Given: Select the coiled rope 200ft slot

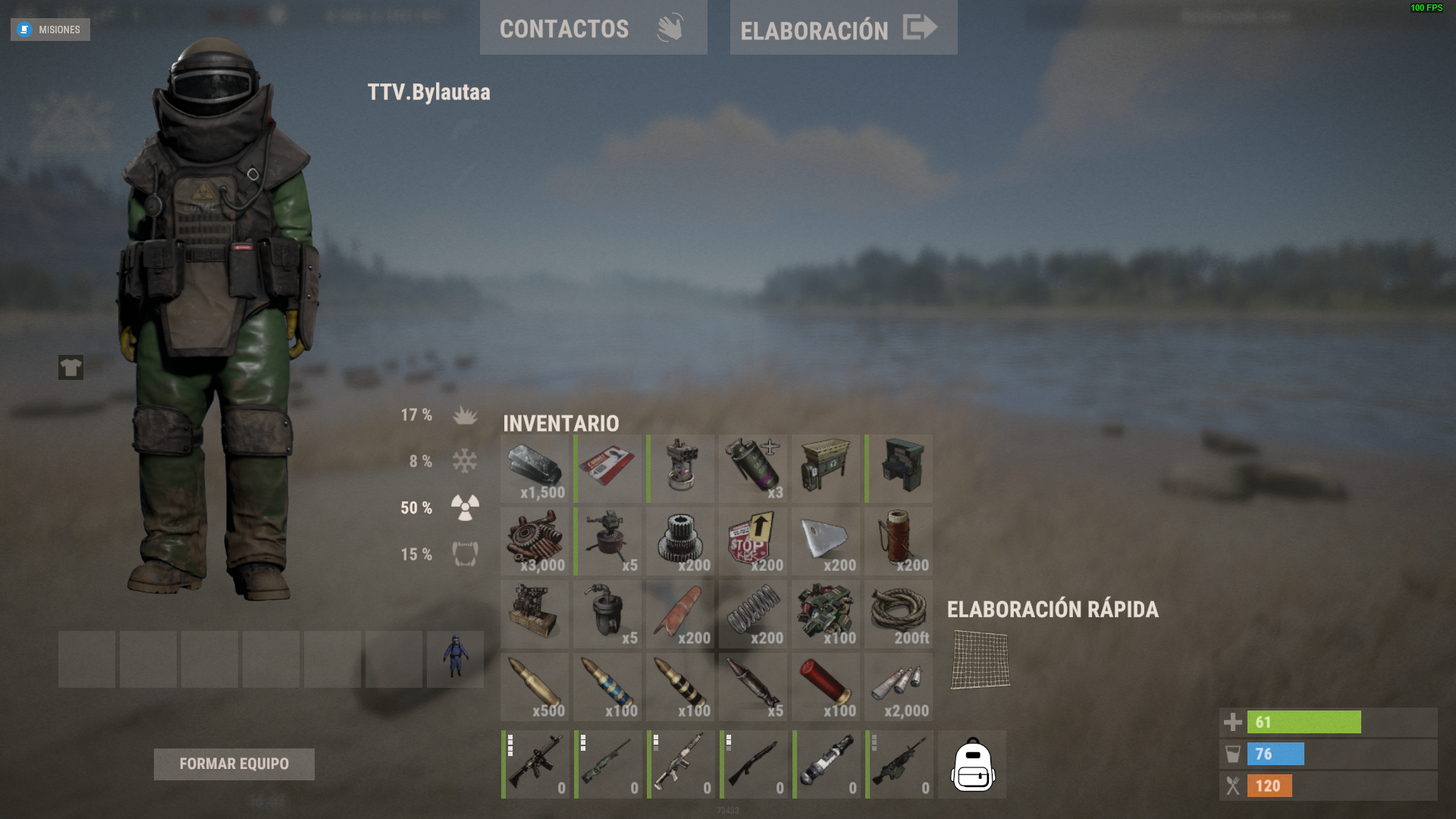Looking at the screenshot, I should coord(899,614).
